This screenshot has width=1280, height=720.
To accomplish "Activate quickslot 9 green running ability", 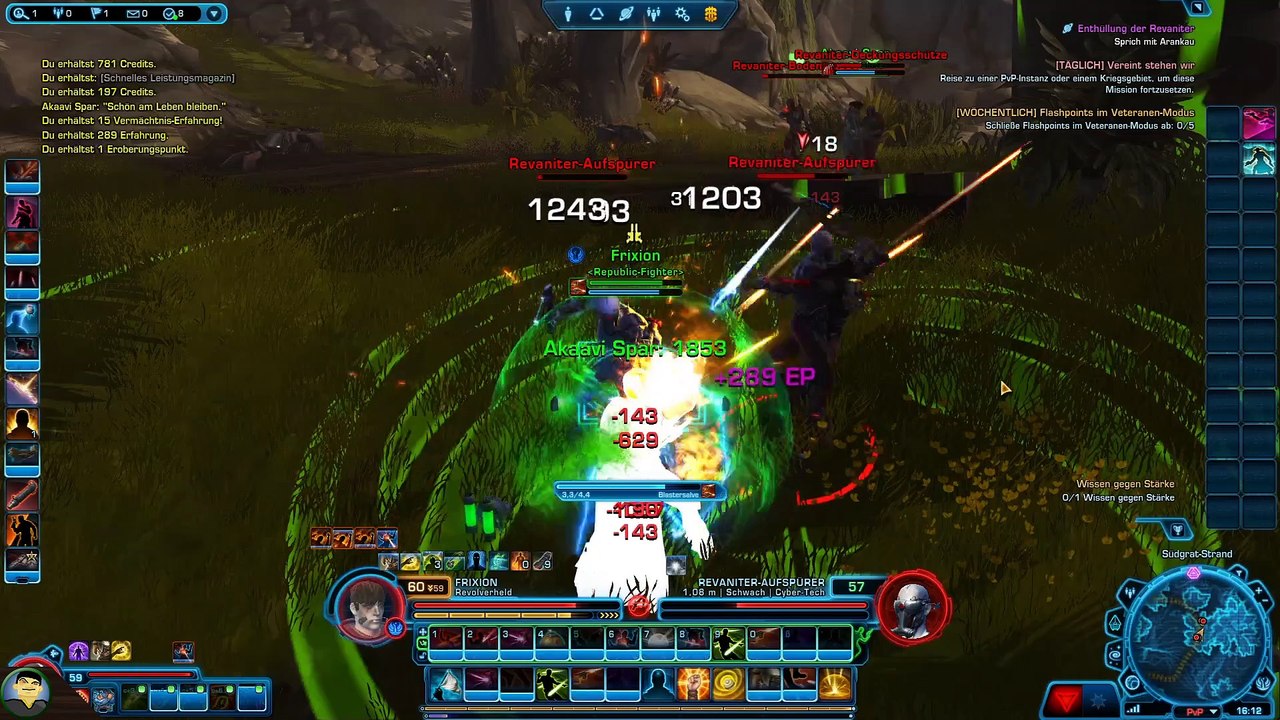I will coord(729,642).
